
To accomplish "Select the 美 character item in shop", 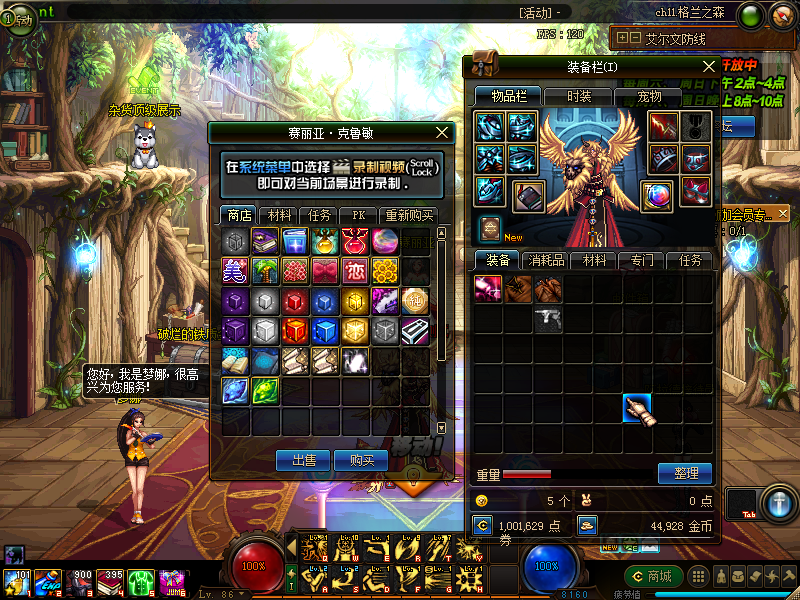I will coord(234,271).
